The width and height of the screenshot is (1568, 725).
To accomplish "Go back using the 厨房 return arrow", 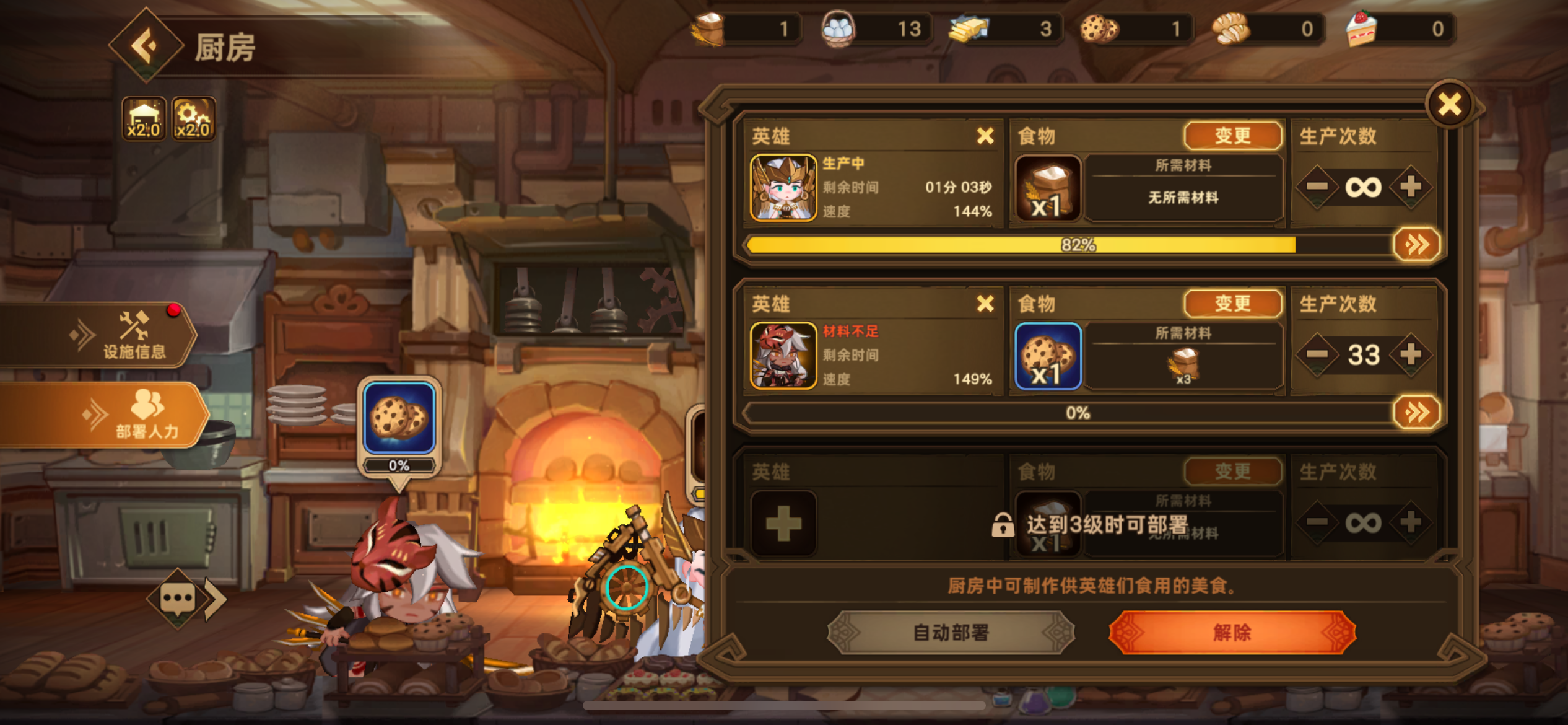I will pyautogui.click(x=147, y=46).
